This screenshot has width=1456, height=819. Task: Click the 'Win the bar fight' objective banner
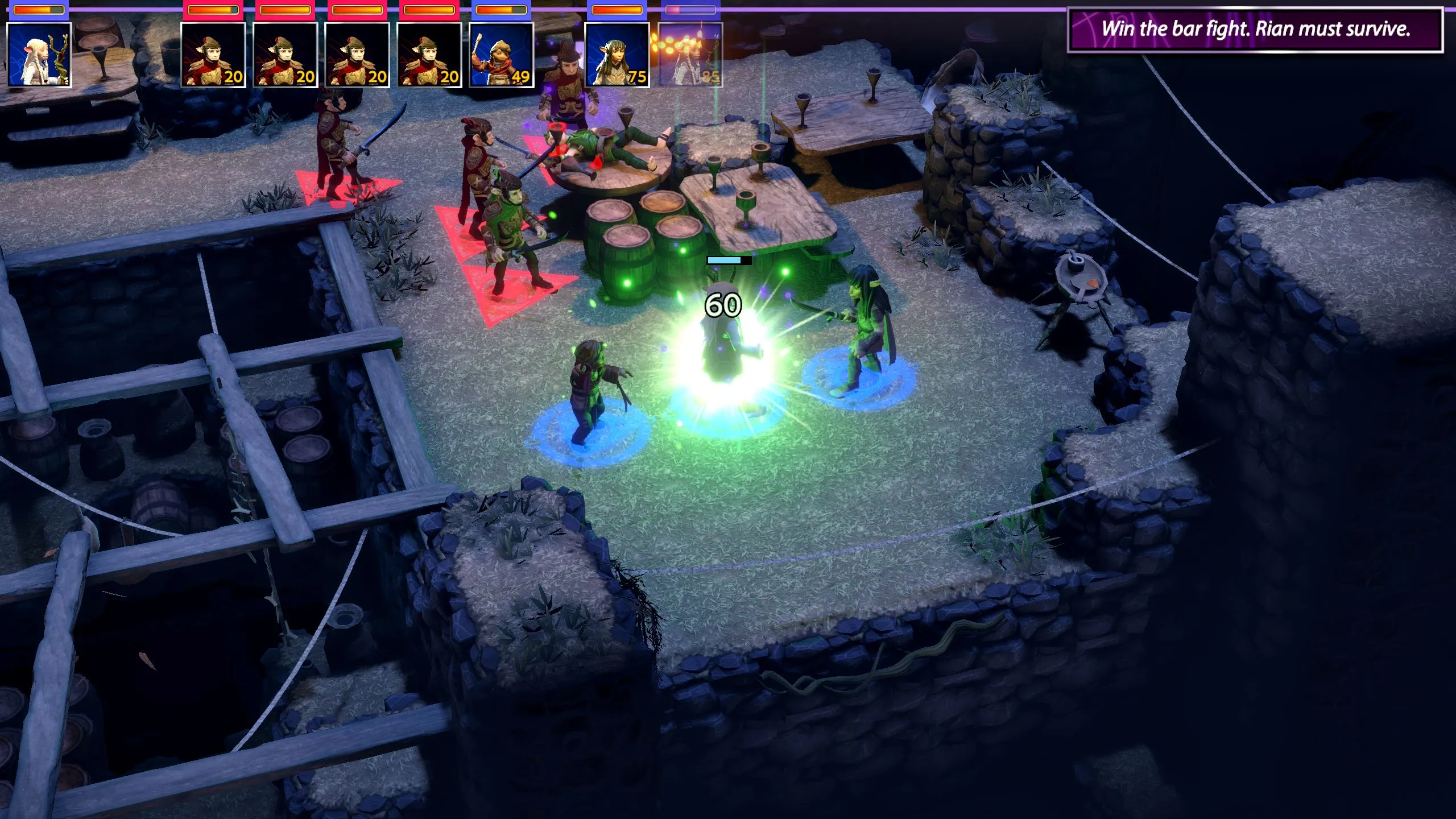(x=1255, y=30)
